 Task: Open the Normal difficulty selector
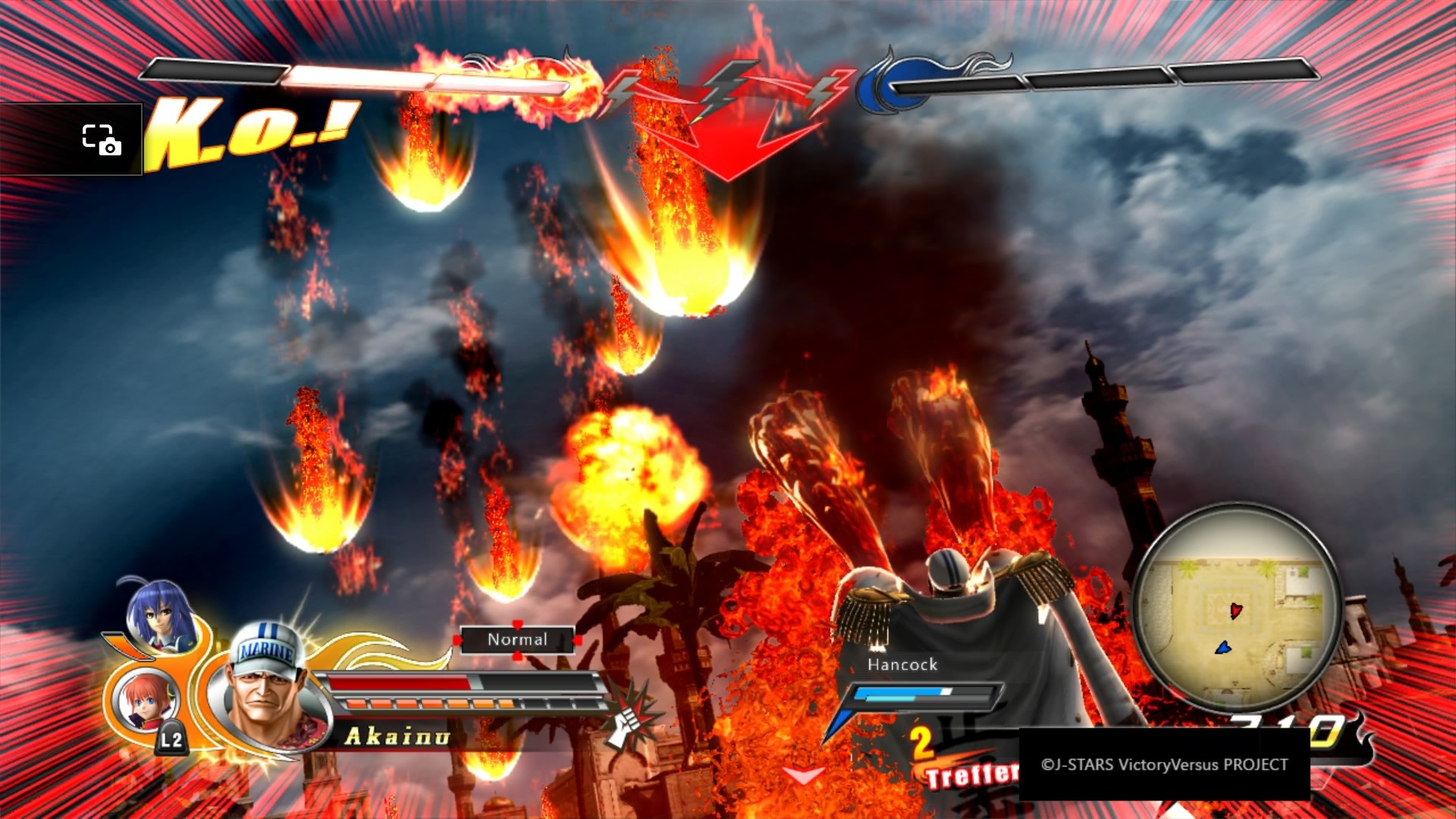(516, 639)
